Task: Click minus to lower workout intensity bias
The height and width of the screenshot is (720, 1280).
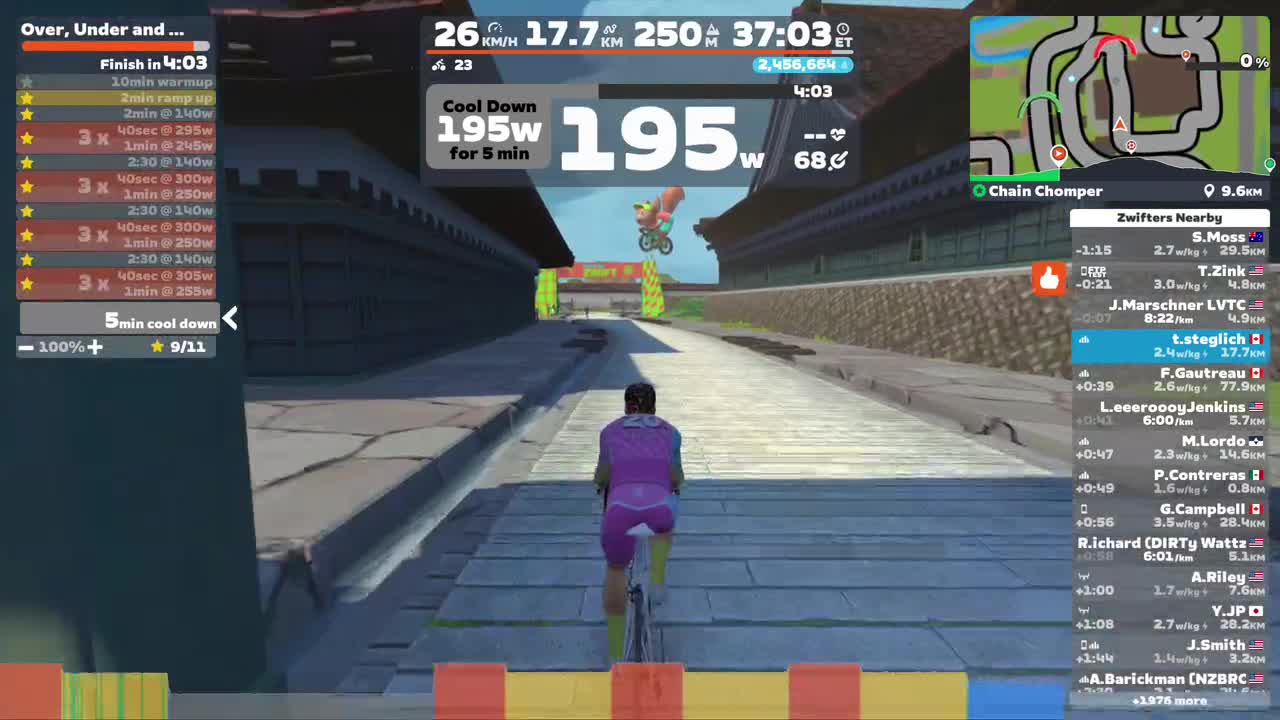Action: (x=26, y=347)
